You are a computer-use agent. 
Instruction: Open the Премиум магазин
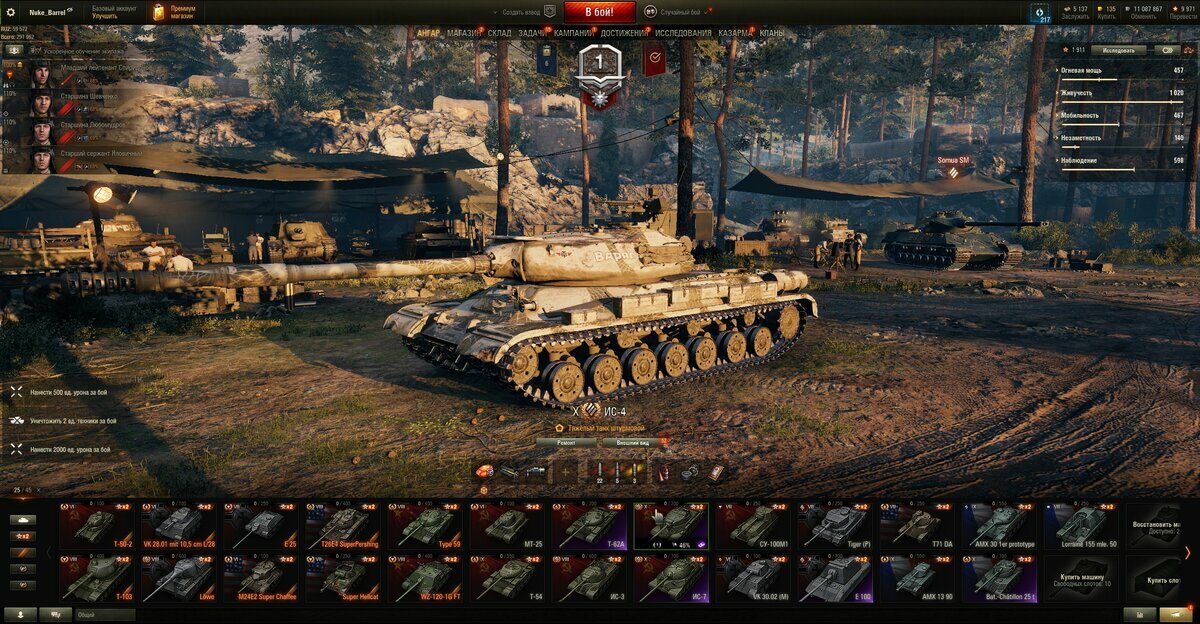click(x=174, y=12)
